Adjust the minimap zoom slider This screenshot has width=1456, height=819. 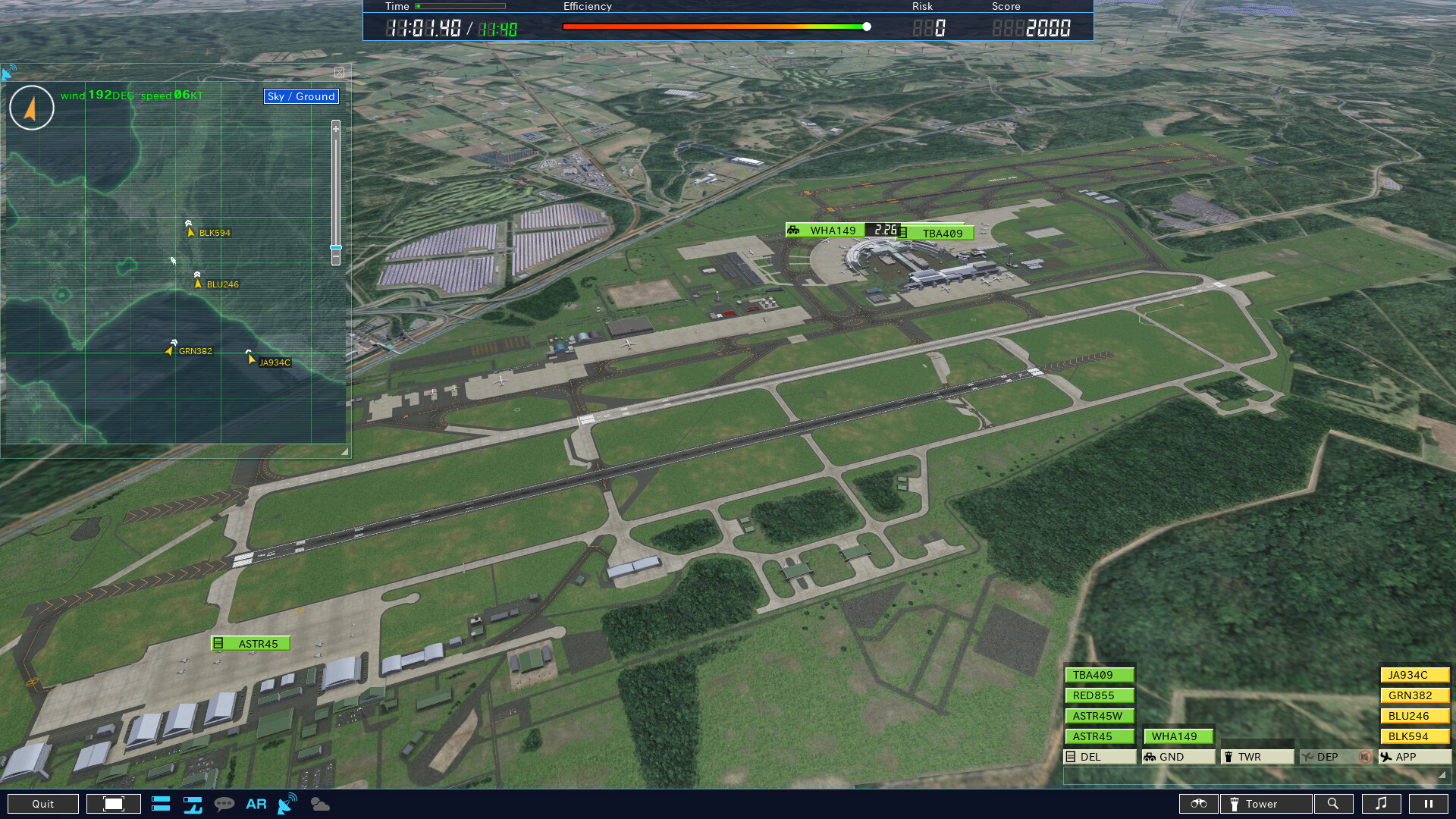click(336, 247)
